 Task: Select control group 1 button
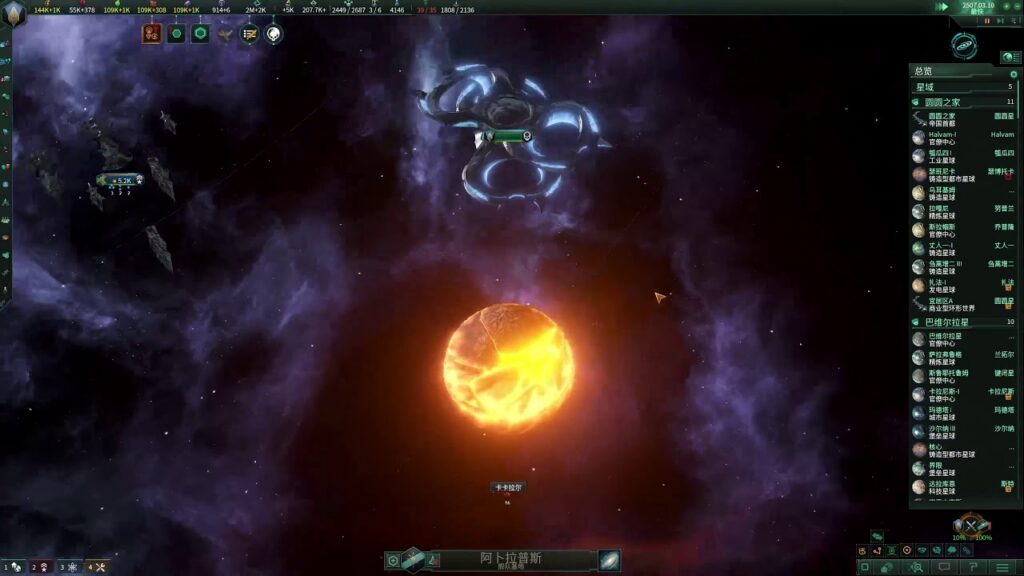pyautogui.click(x=13, y=567)
